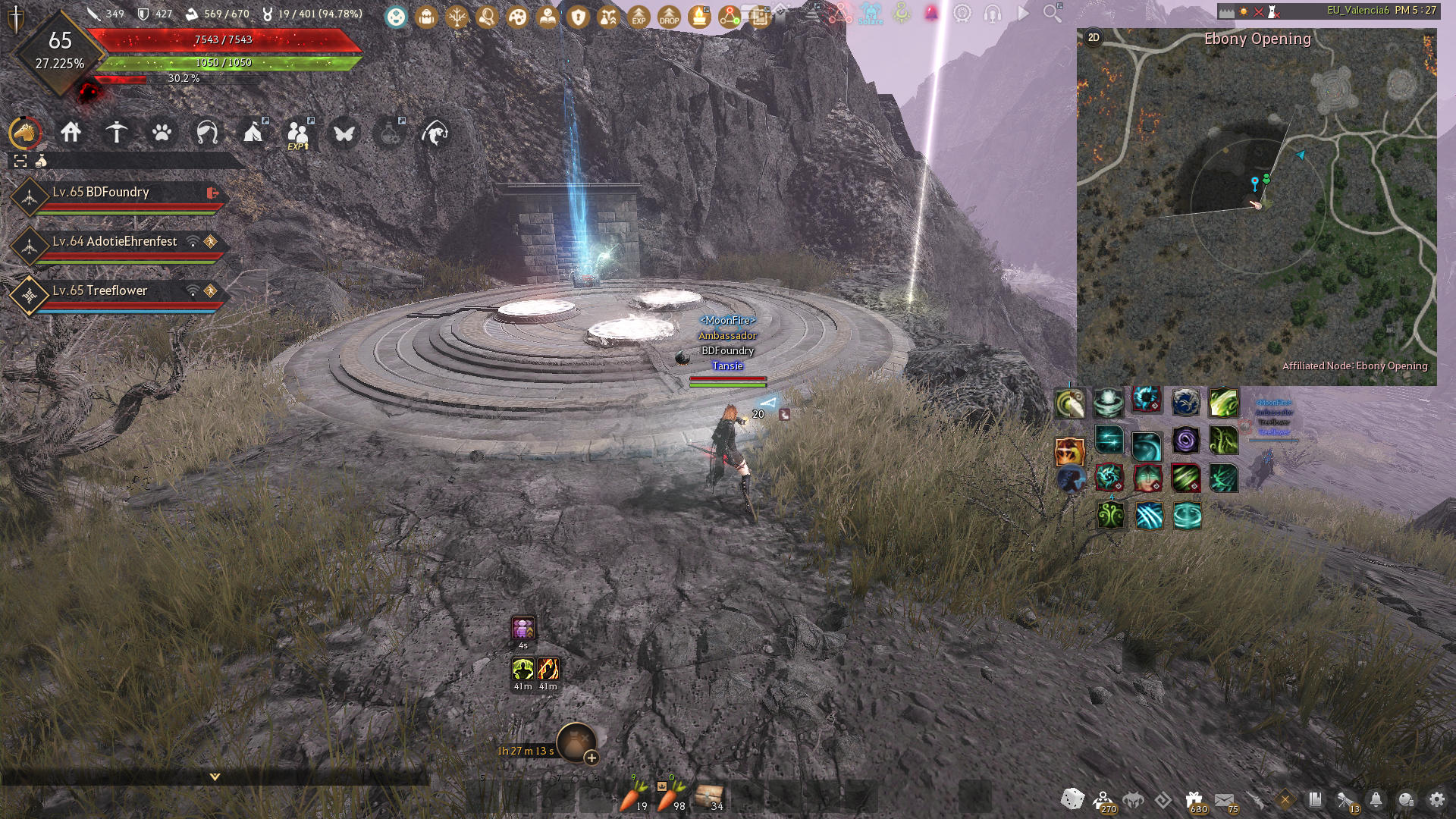This screenshot has height=819, width=1456.
Task: Toggle the minimap 2D view button
Action: point(1094,37)
